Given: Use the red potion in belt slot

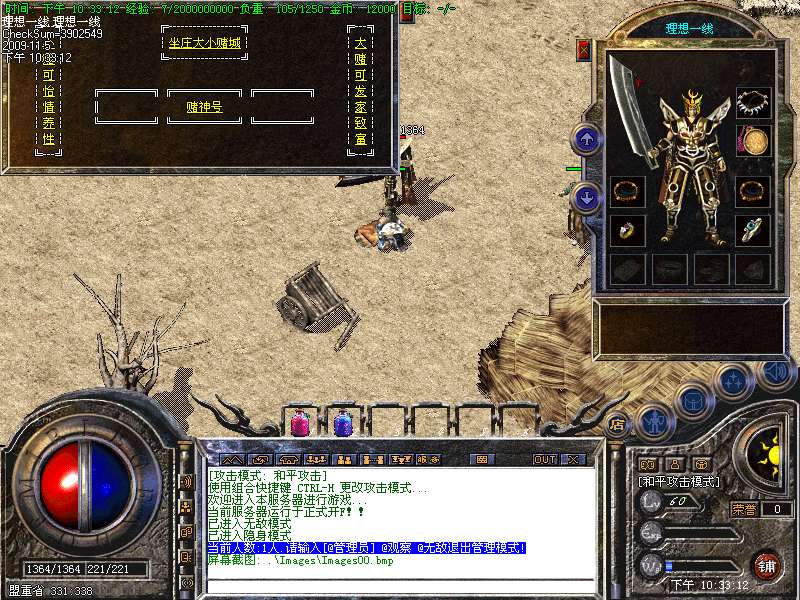Looking at the screenshot, I should (300, 423).
